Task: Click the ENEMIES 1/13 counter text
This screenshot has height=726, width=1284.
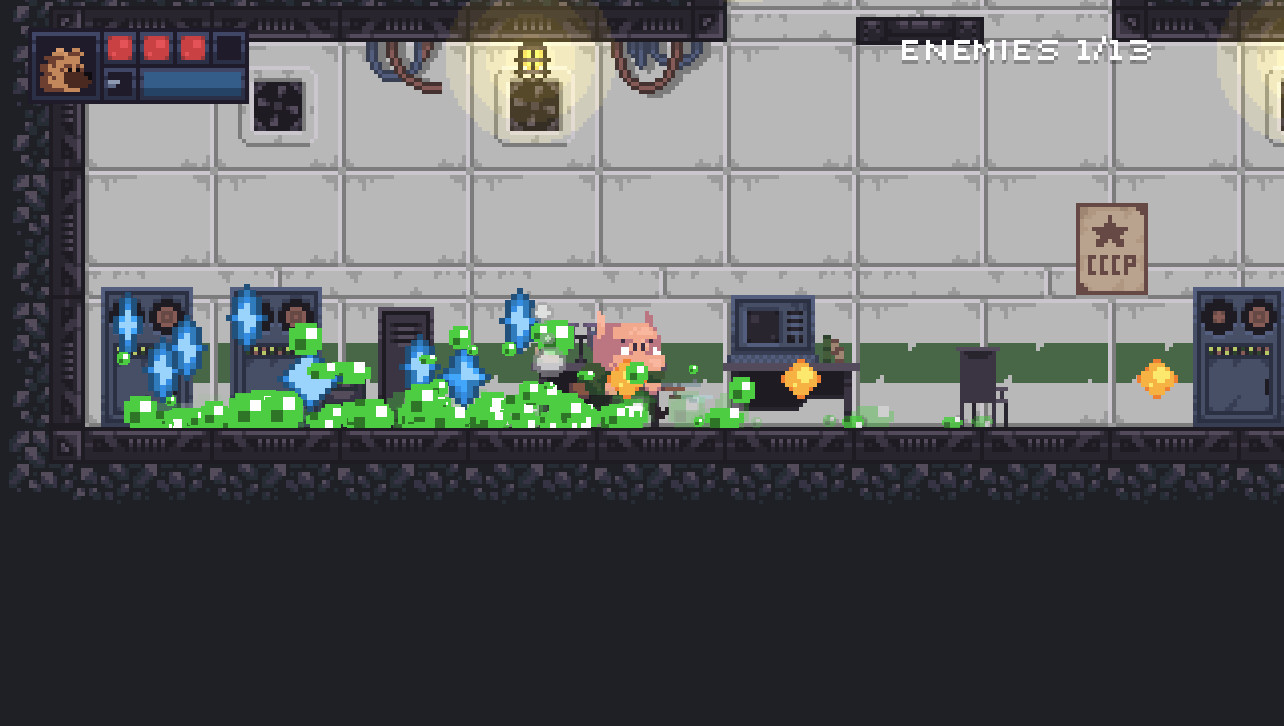Action: (1025, 49)
